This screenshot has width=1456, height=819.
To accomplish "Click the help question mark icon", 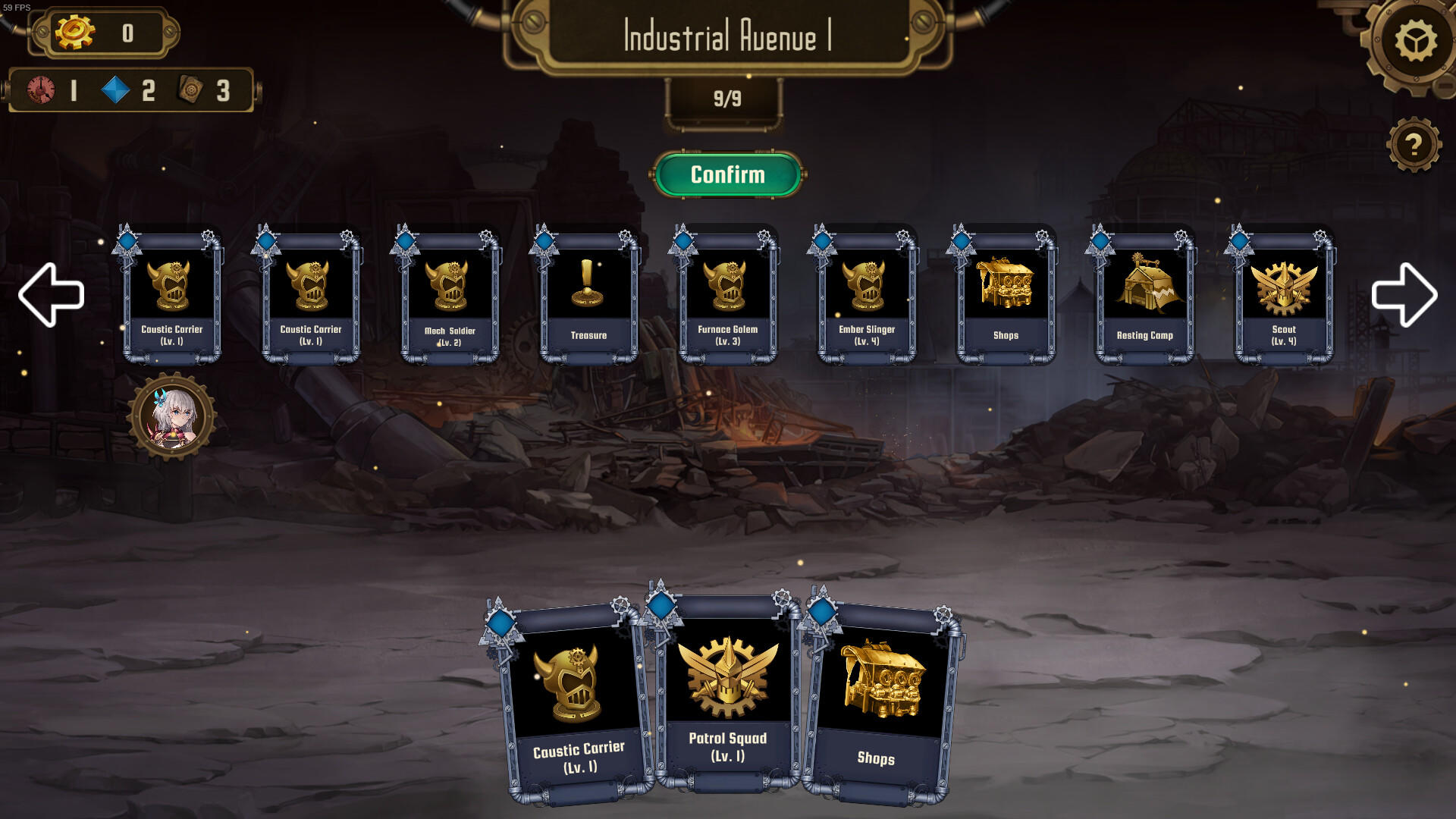I will tap(1413, 145).
